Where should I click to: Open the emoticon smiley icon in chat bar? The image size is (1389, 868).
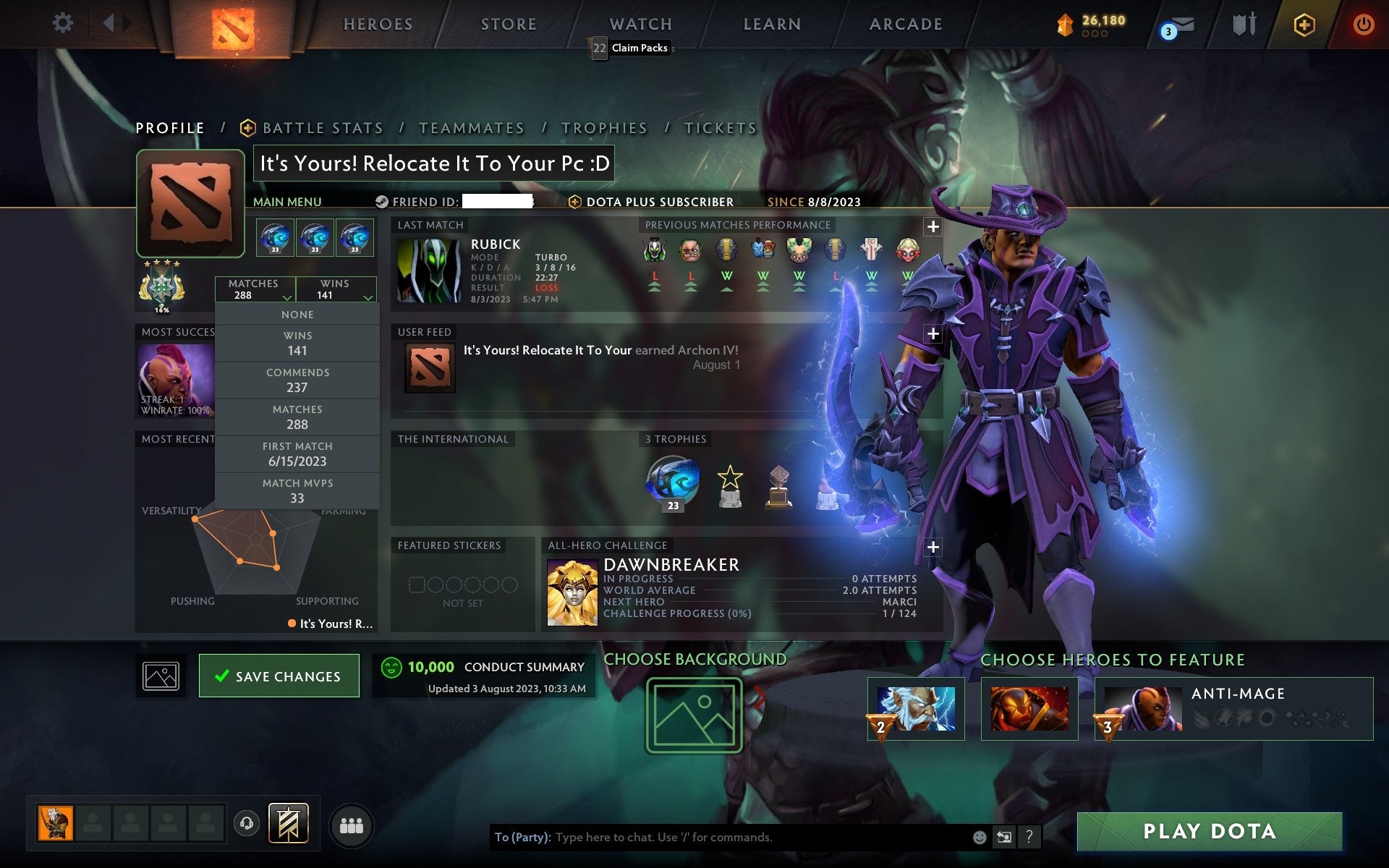click(980, 838)
